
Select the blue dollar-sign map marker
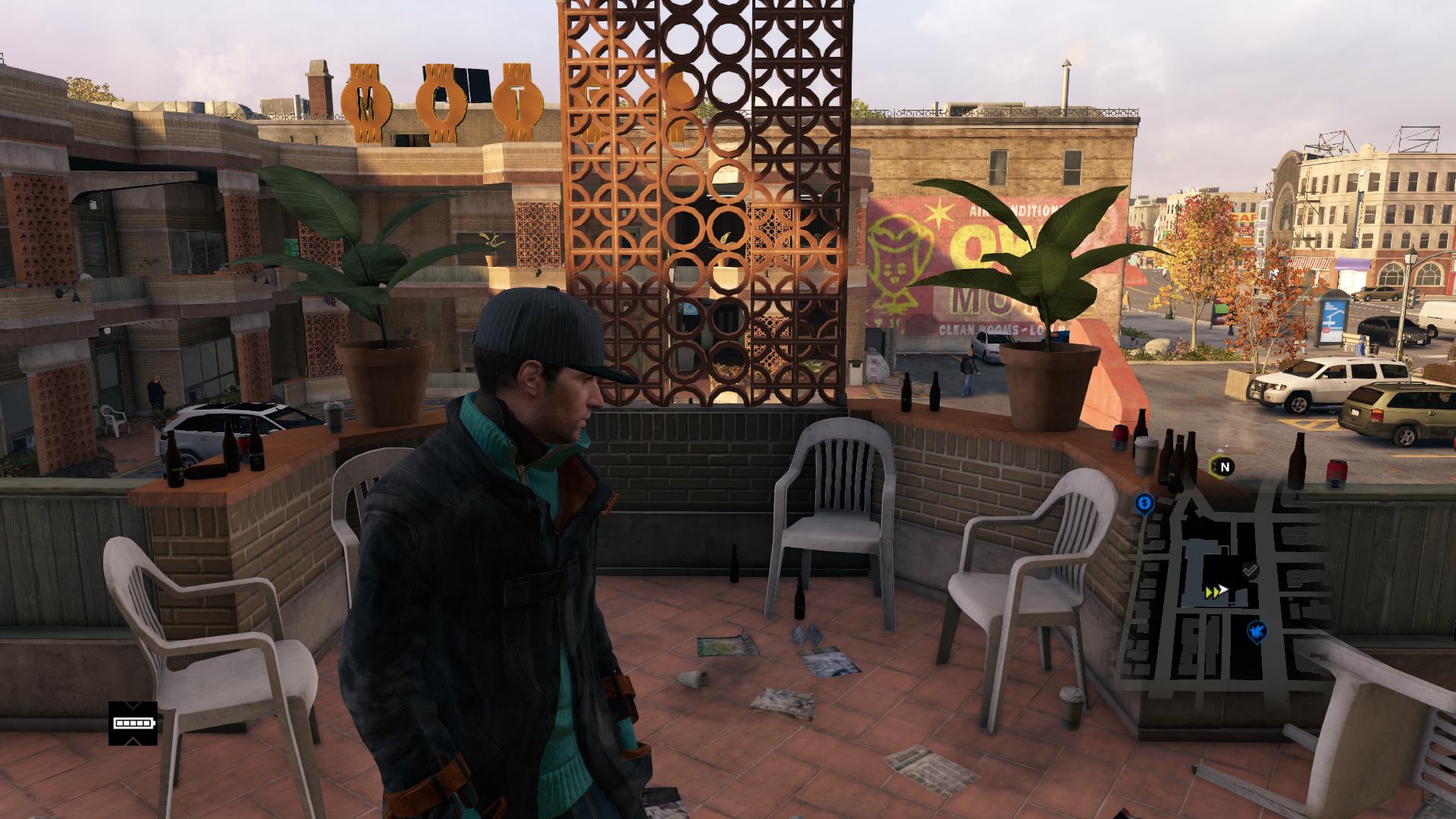pyautogui.click(x=1144, y=502)
